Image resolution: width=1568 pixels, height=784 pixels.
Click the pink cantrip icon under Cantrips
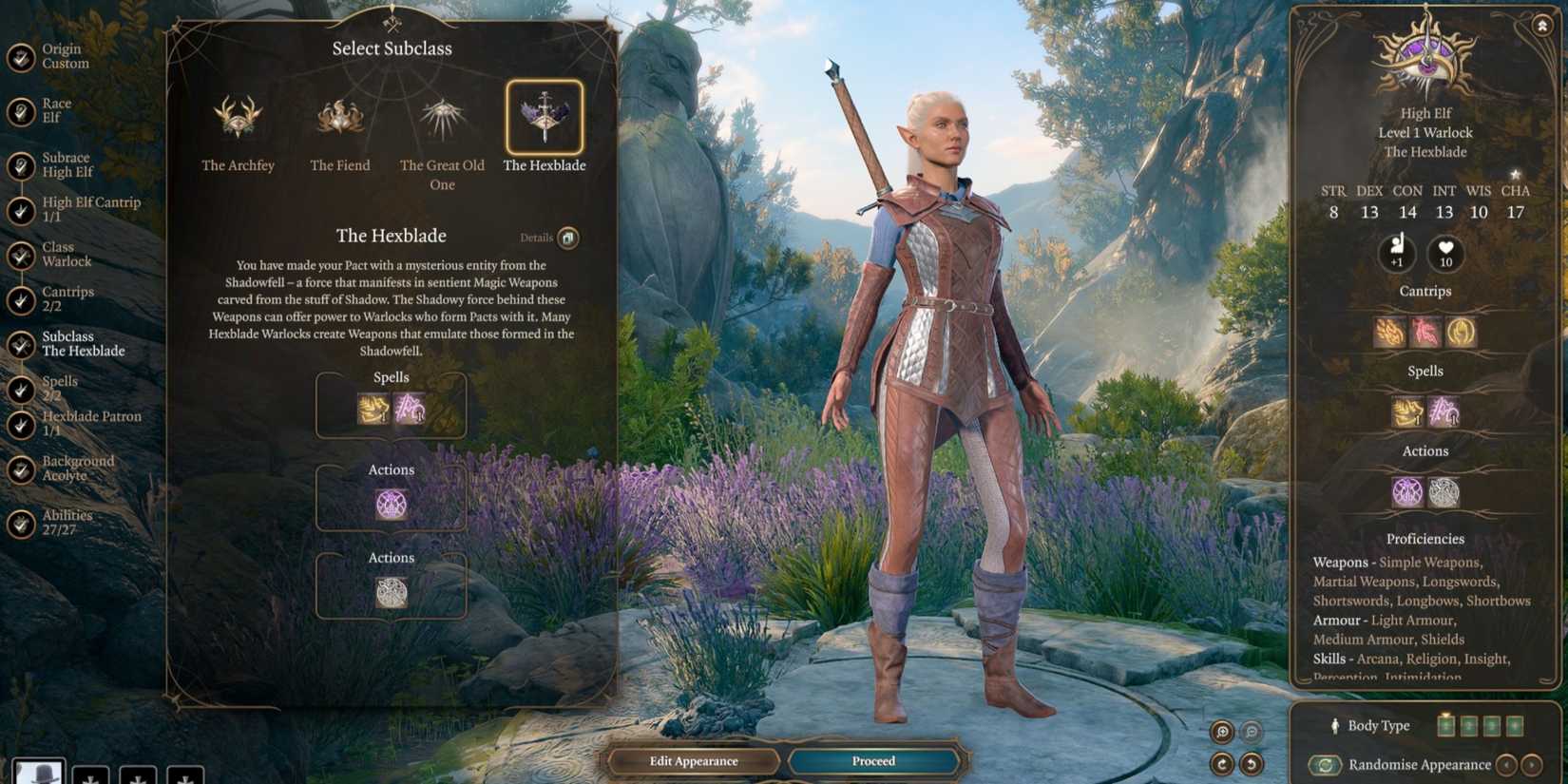(x=1425, y=333)
